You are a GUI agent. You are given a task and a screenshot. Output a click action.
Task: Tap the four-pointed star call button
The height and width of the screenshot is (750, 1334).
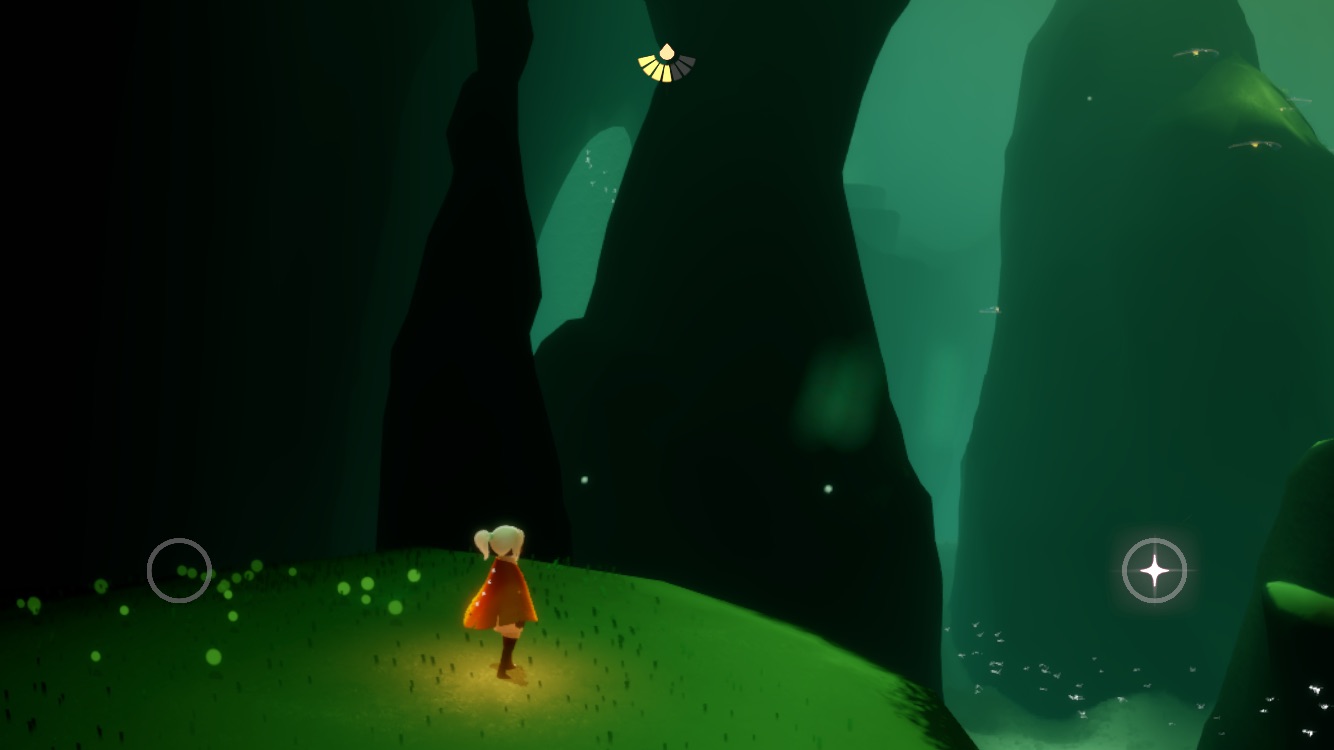tap(1154, 571)
